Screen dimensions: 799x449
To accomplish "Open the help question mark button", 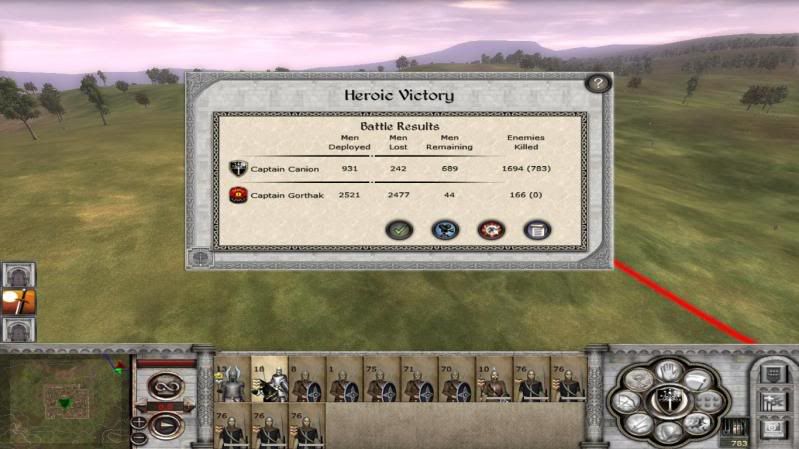I will click(597, 84).
